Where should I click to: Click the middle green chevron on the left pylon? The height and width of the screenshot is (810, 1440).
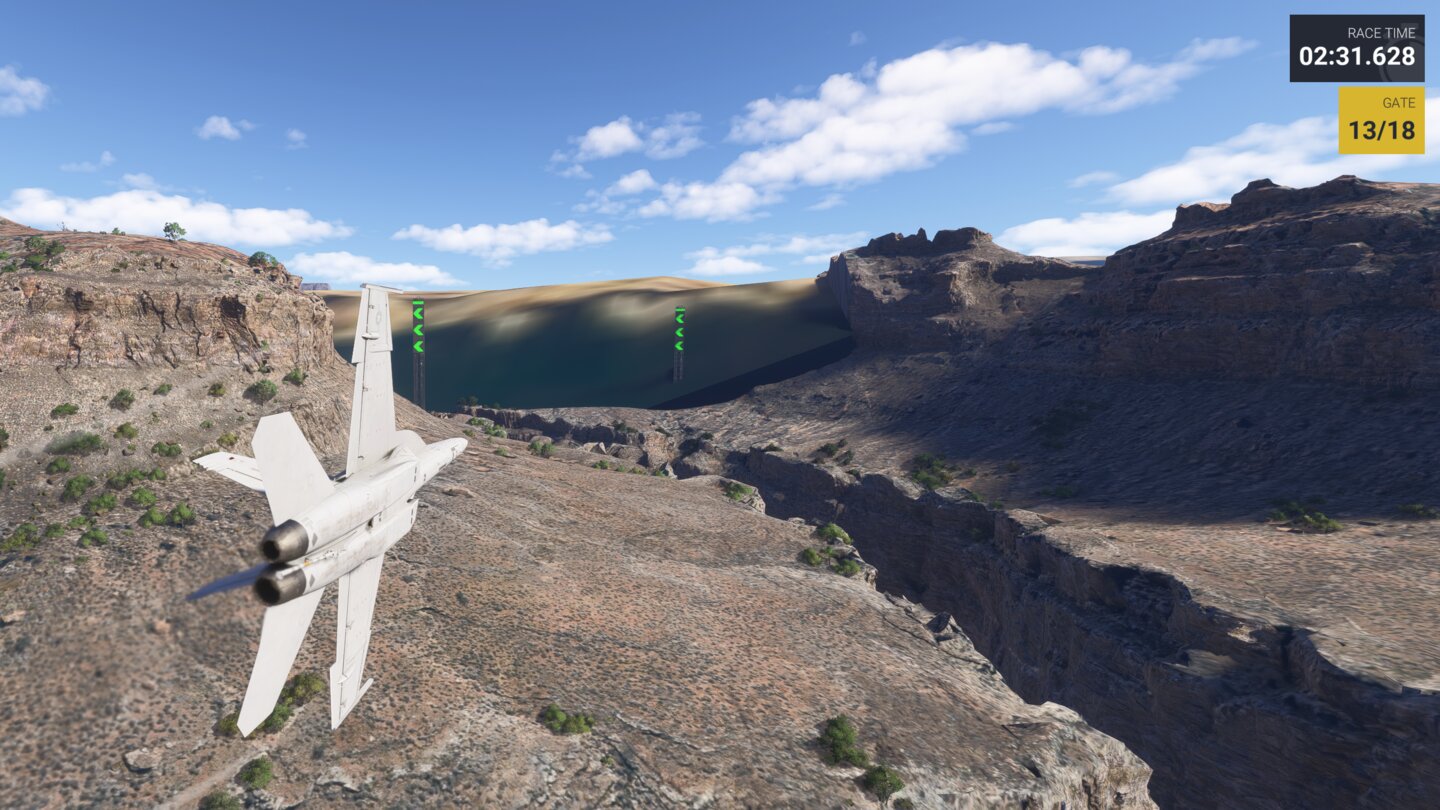(418, 329)
